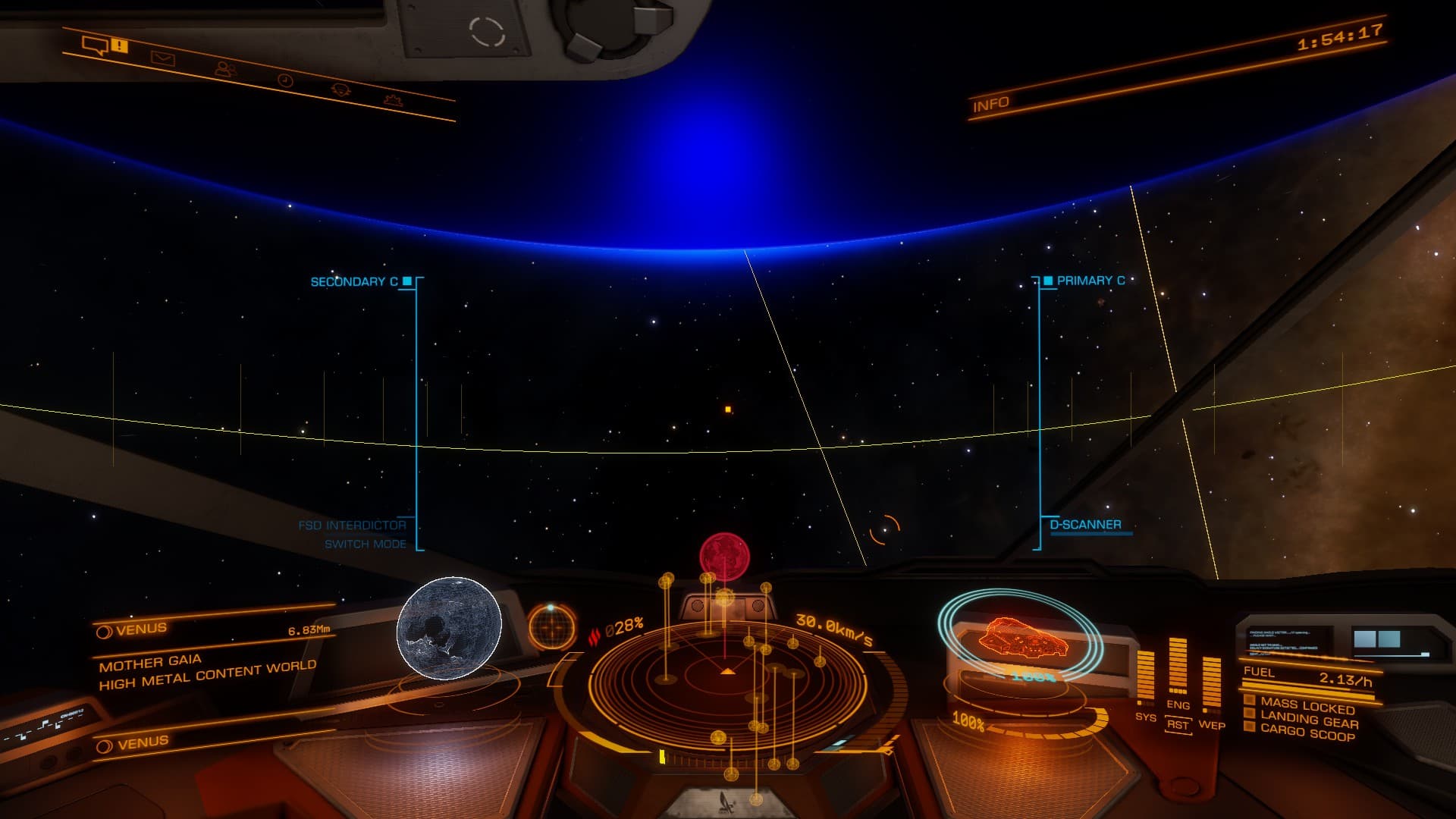This screenshot has height=819, width=1456.
Task: Select the INFO panel header
Action: point(991,105)
